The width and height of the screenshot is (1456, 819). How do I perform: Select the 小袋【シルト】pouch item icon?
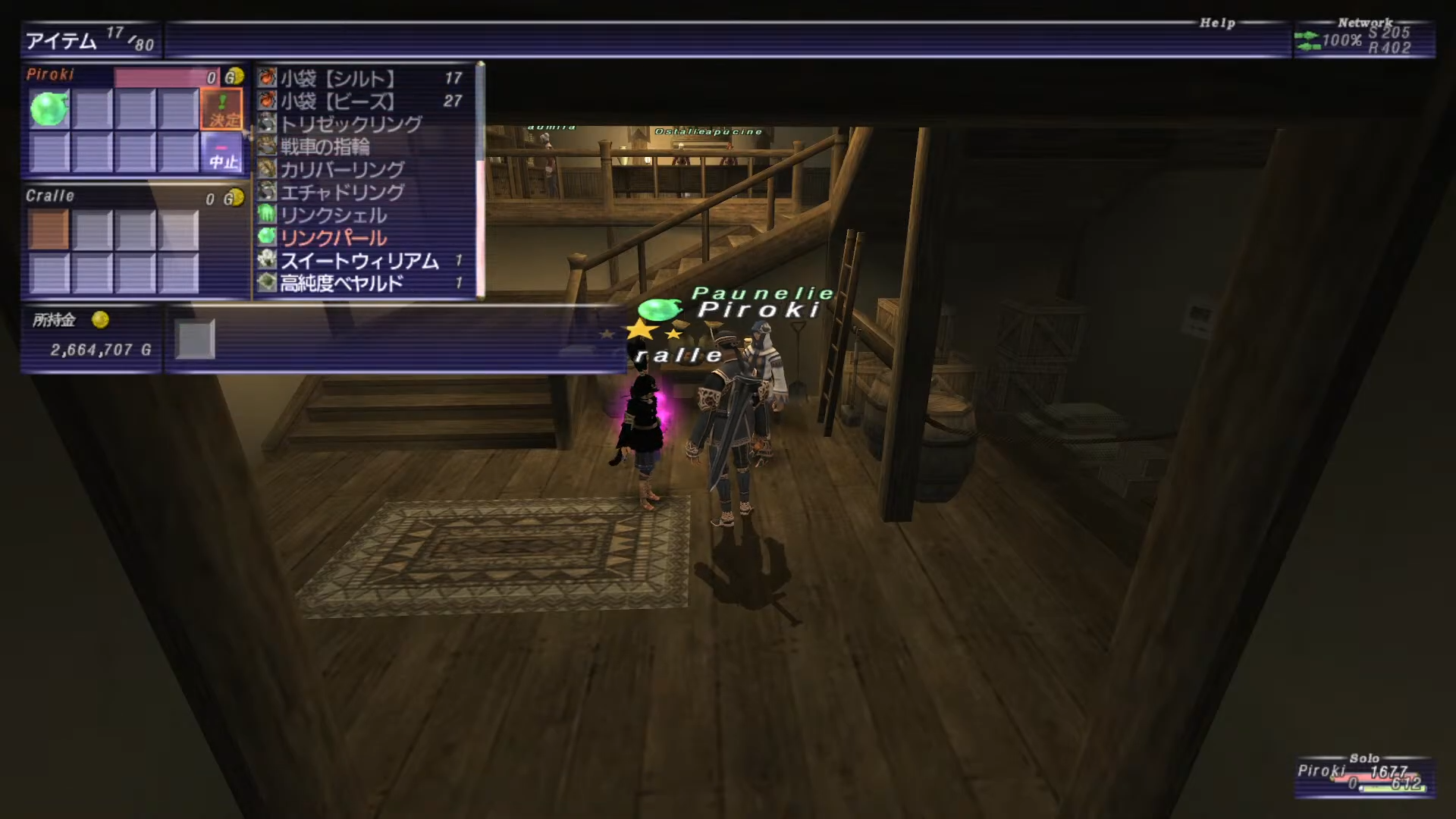[265, 77]
